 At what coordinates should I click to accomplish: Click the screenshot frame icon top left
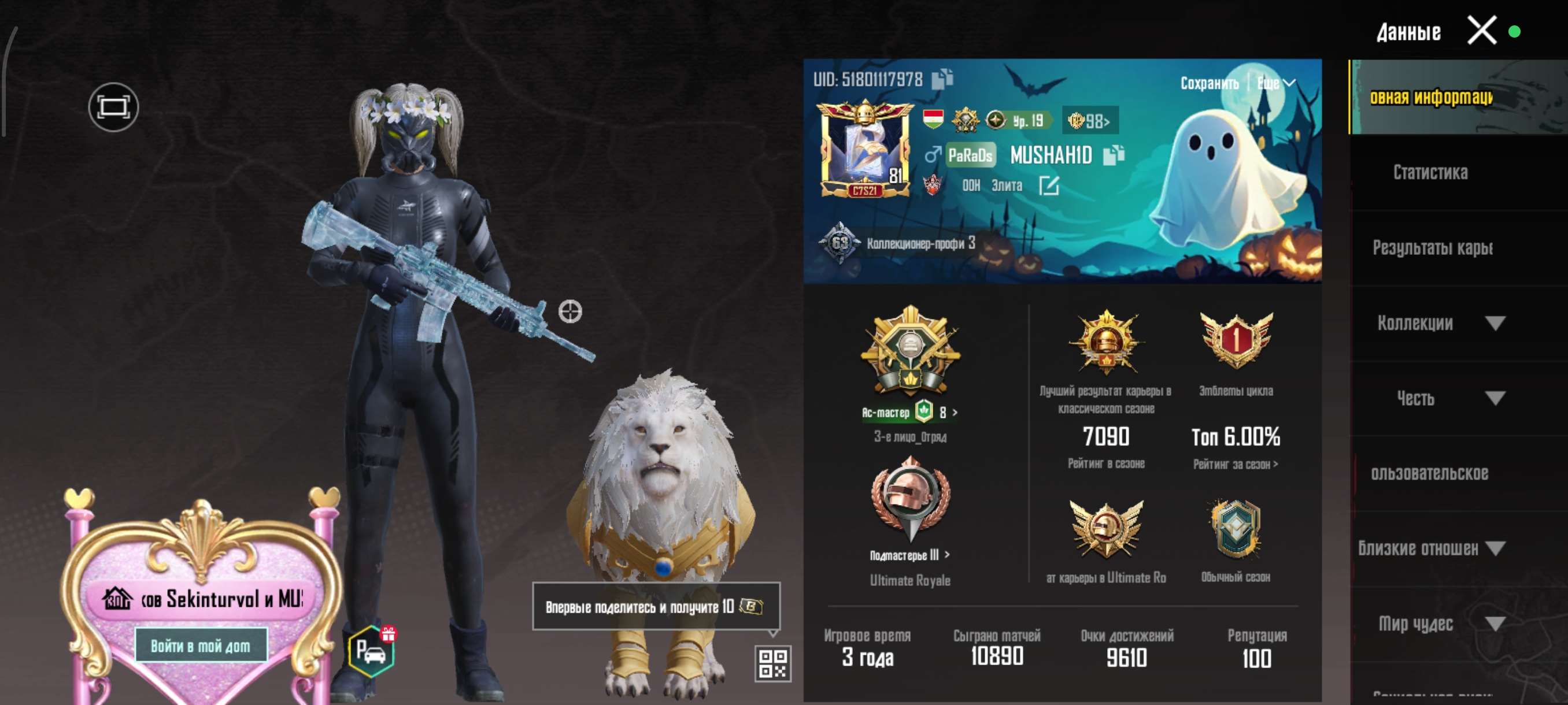click(113, 107)
